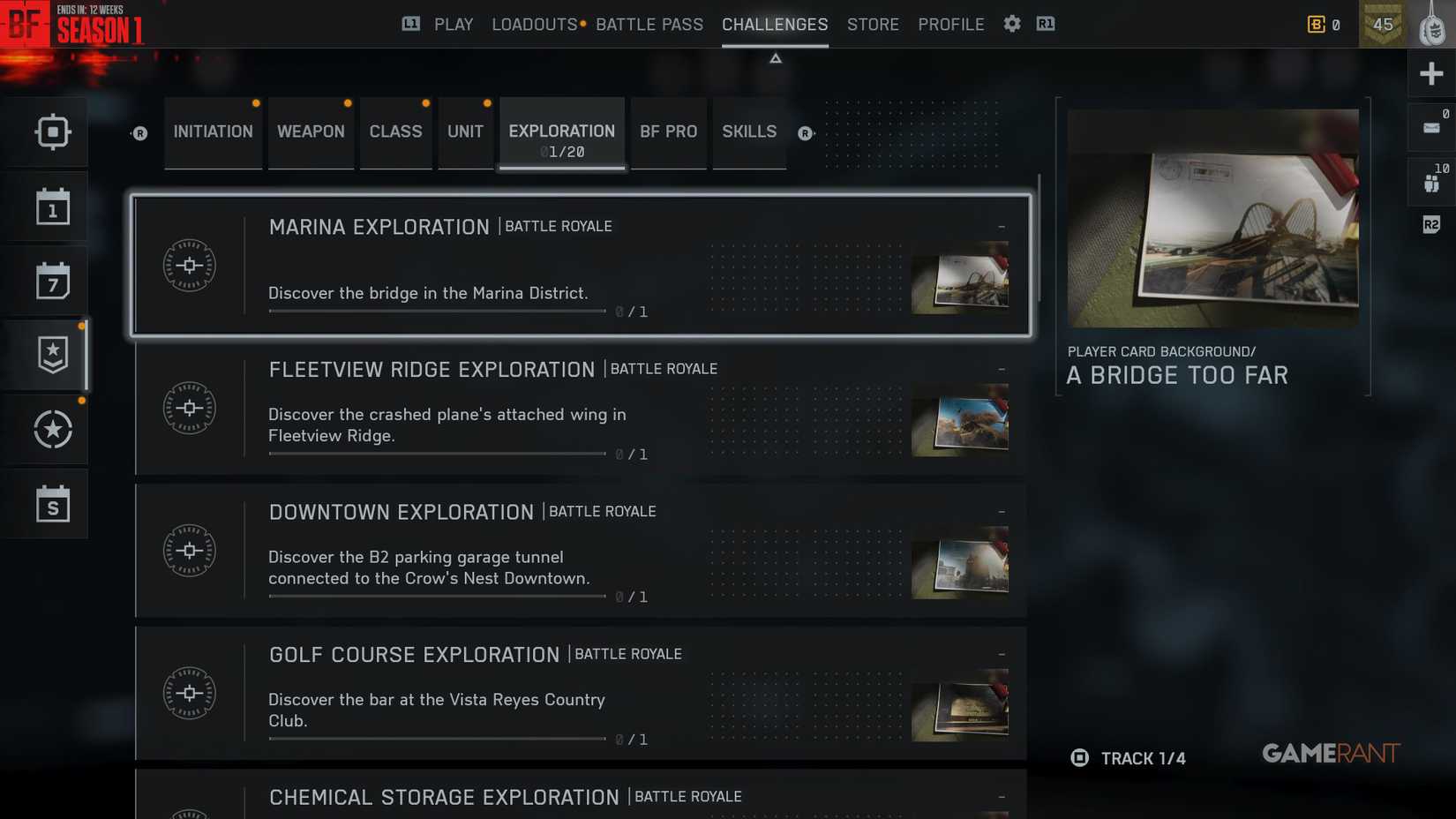Expand the Challenges menu upward arrow
This screenshot has height=819, width=1456.
[x=775, y=57]
